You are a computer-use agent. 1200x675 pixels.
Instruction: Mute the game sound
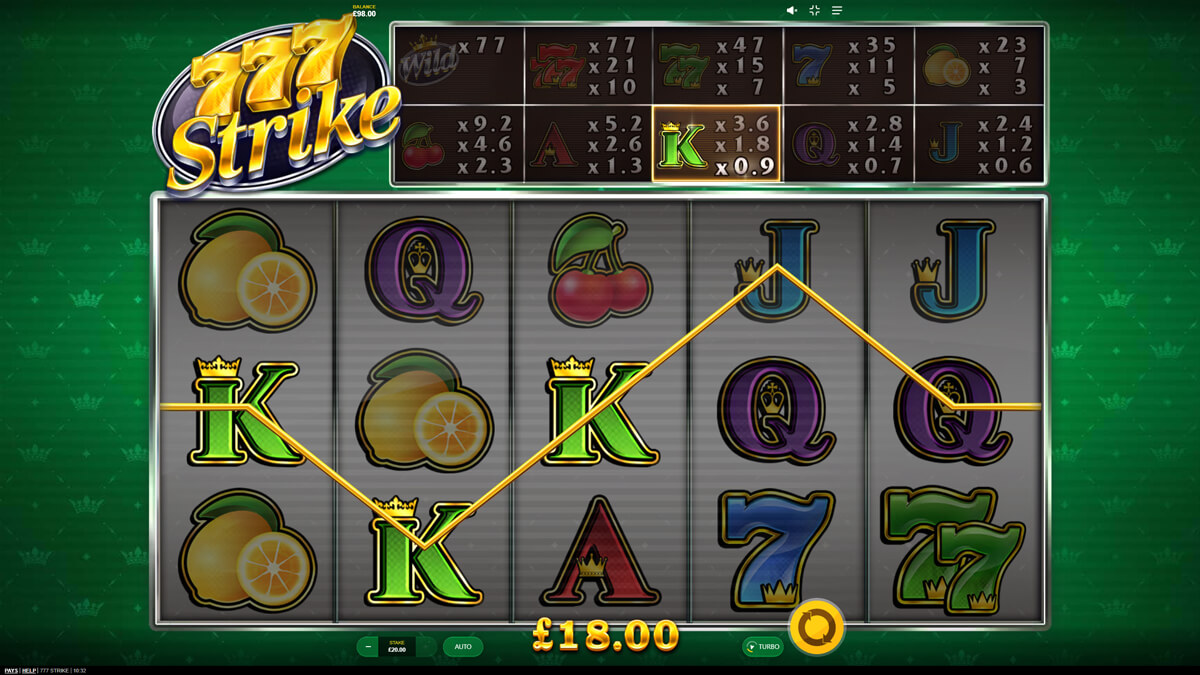pos(791,10)
